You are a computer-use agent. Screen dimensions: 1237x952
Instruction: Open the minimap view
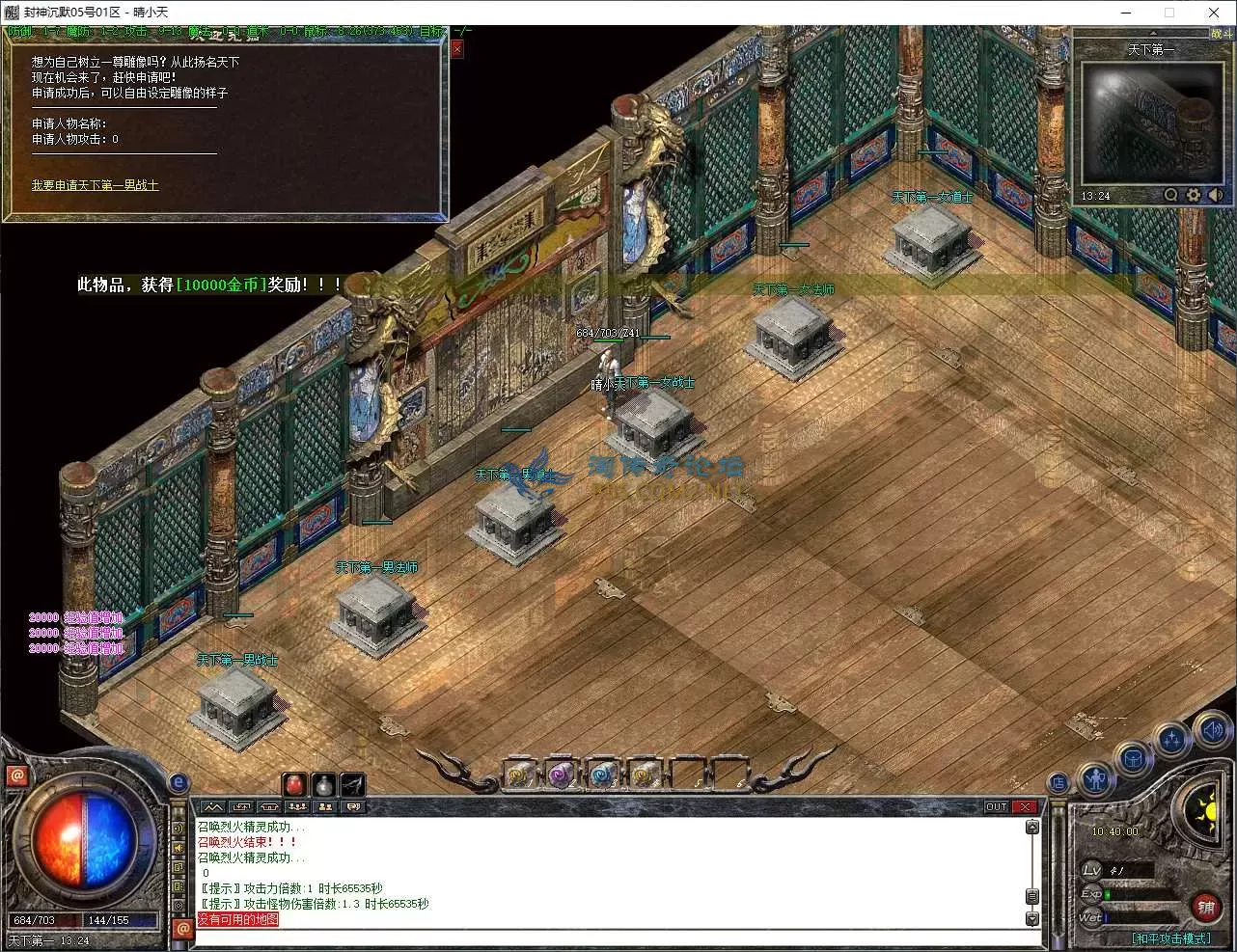click(1148, 122)
